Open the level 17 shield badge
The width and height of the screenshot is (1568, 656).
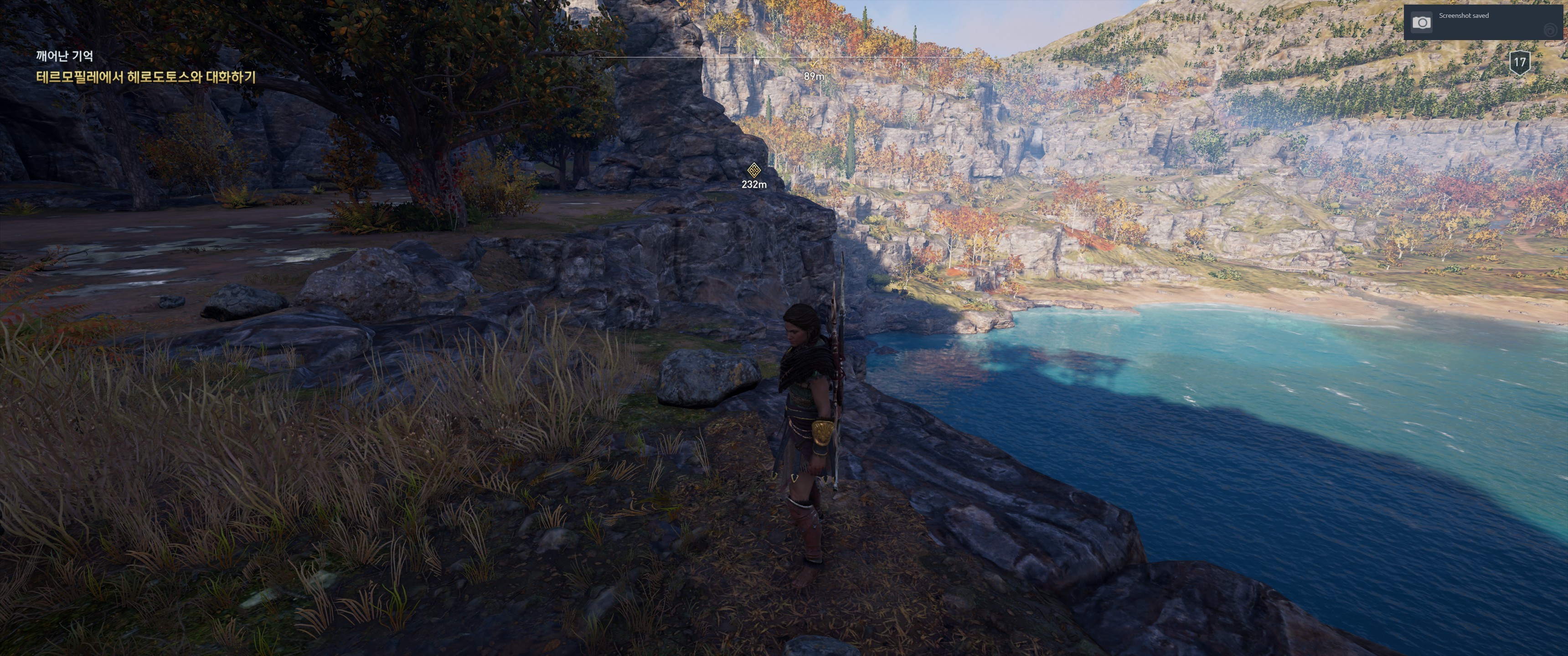pyautogui.click(x=1519, y=62)
